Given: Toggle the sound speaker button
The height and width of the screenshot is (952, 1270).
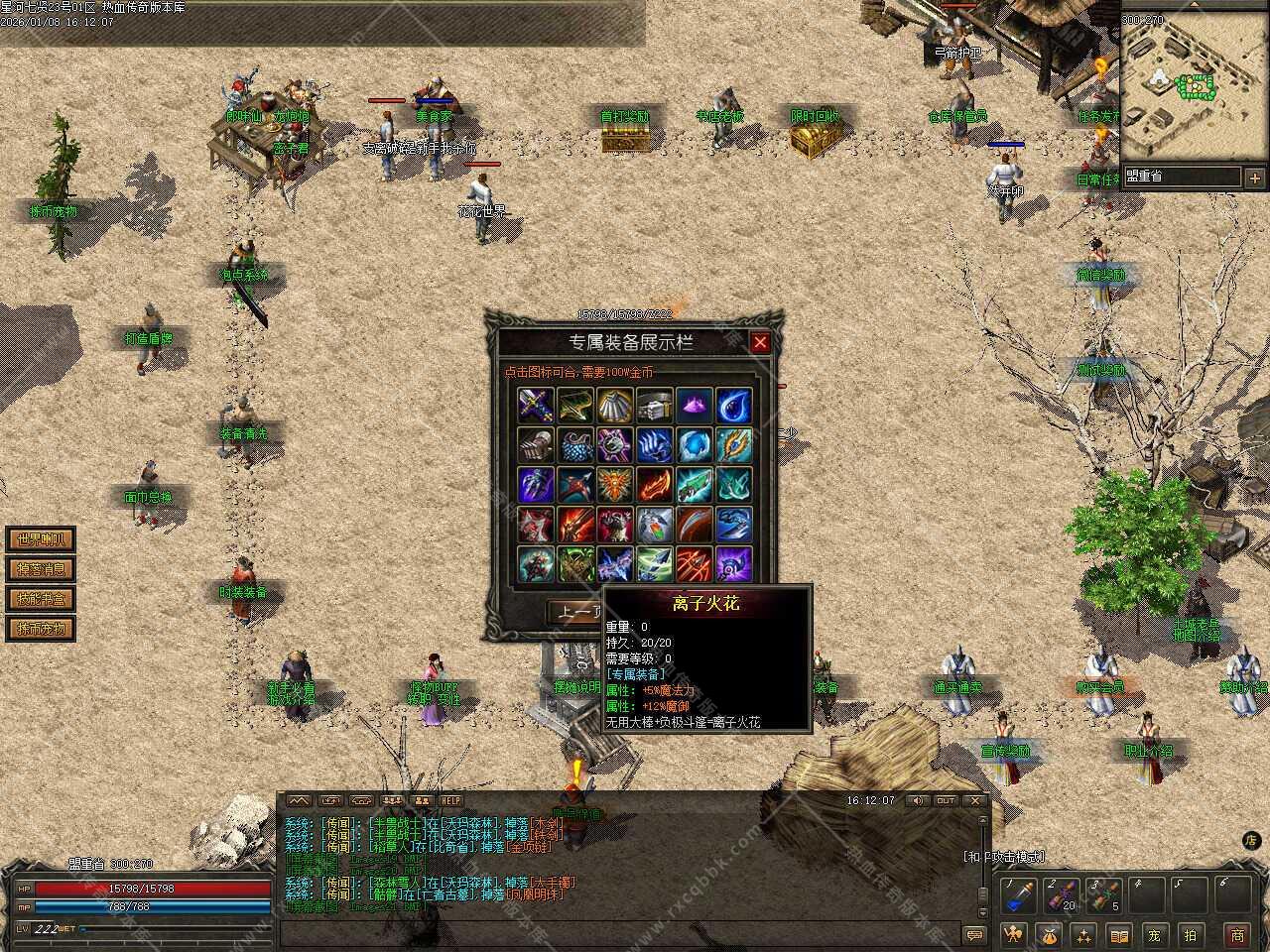Looking at the screenshot, I should coord(917,800).
